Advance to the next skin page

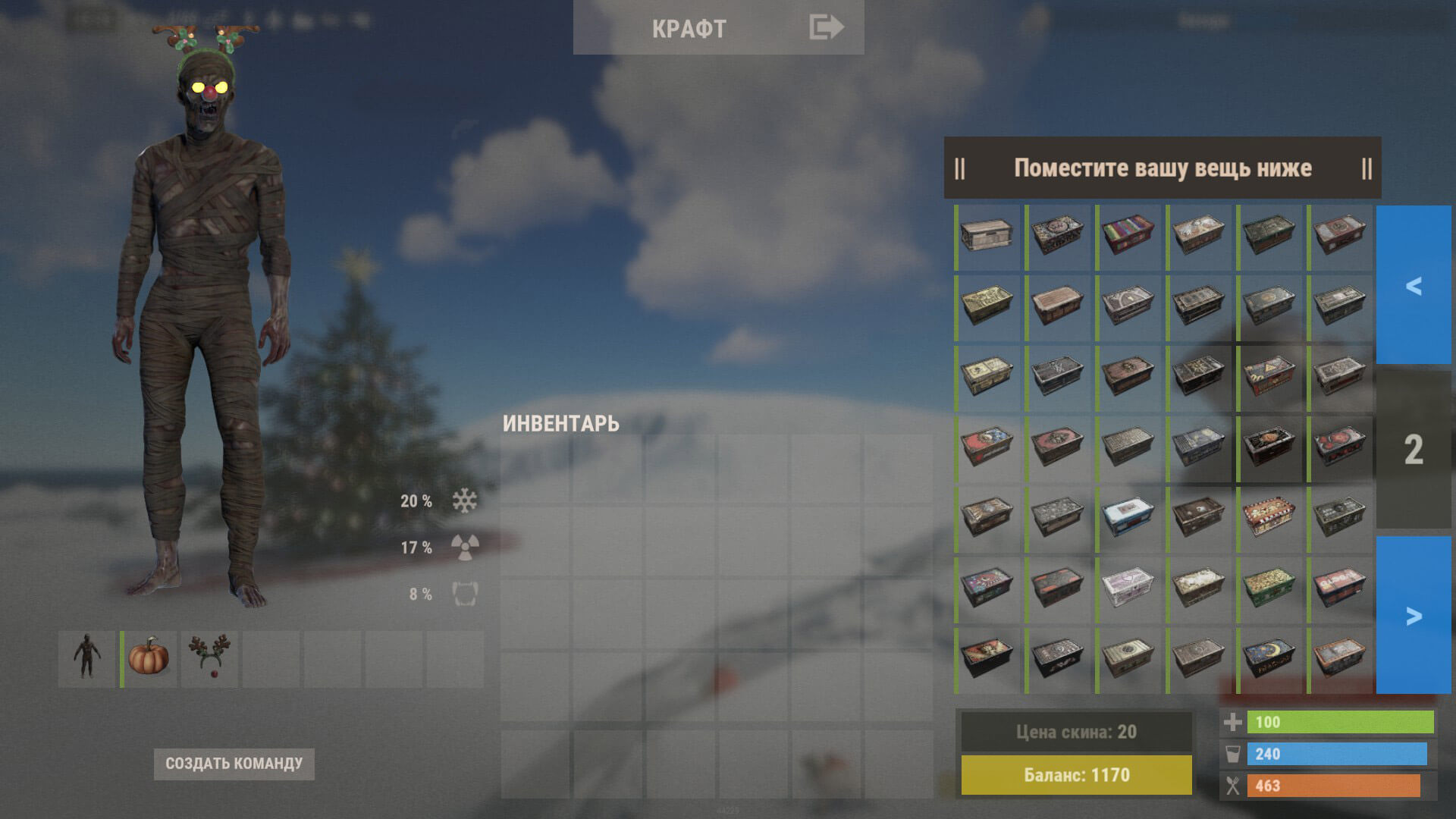[x=1413, y=615]
